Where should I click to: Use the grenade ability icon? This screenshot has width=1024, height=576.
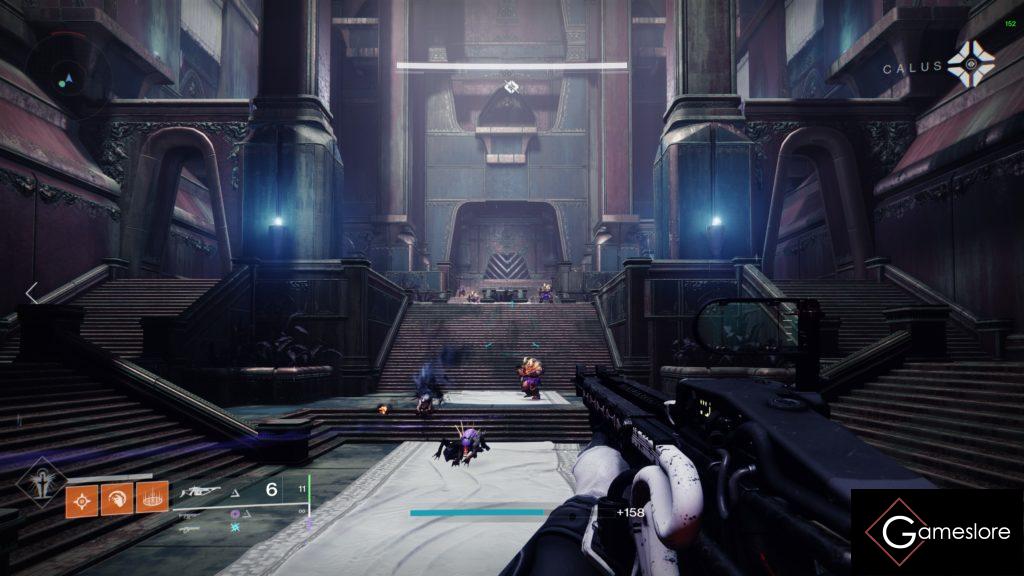tap(81, 497)
